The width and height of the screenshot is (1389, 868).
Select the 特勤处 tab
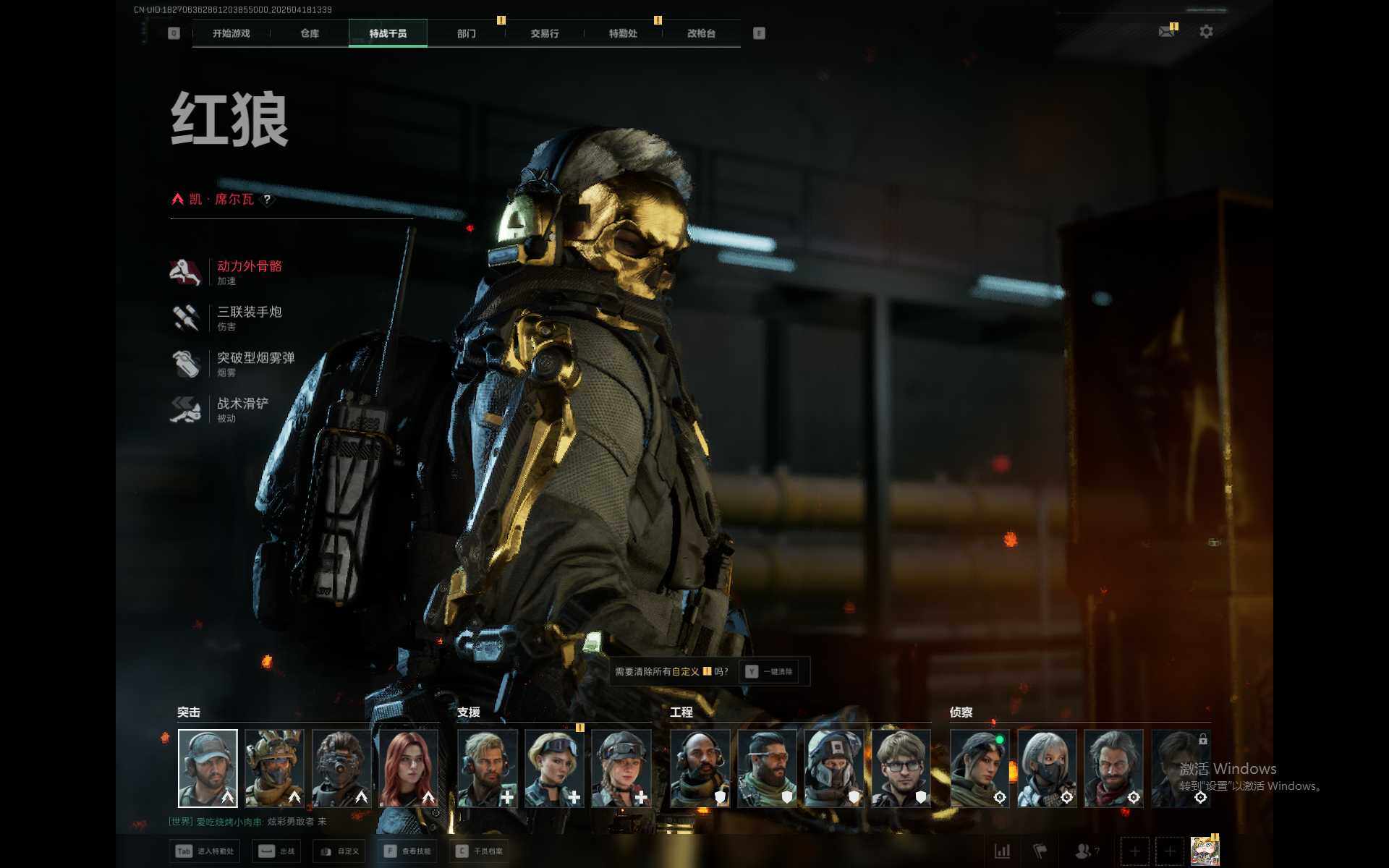pos(623,33)
